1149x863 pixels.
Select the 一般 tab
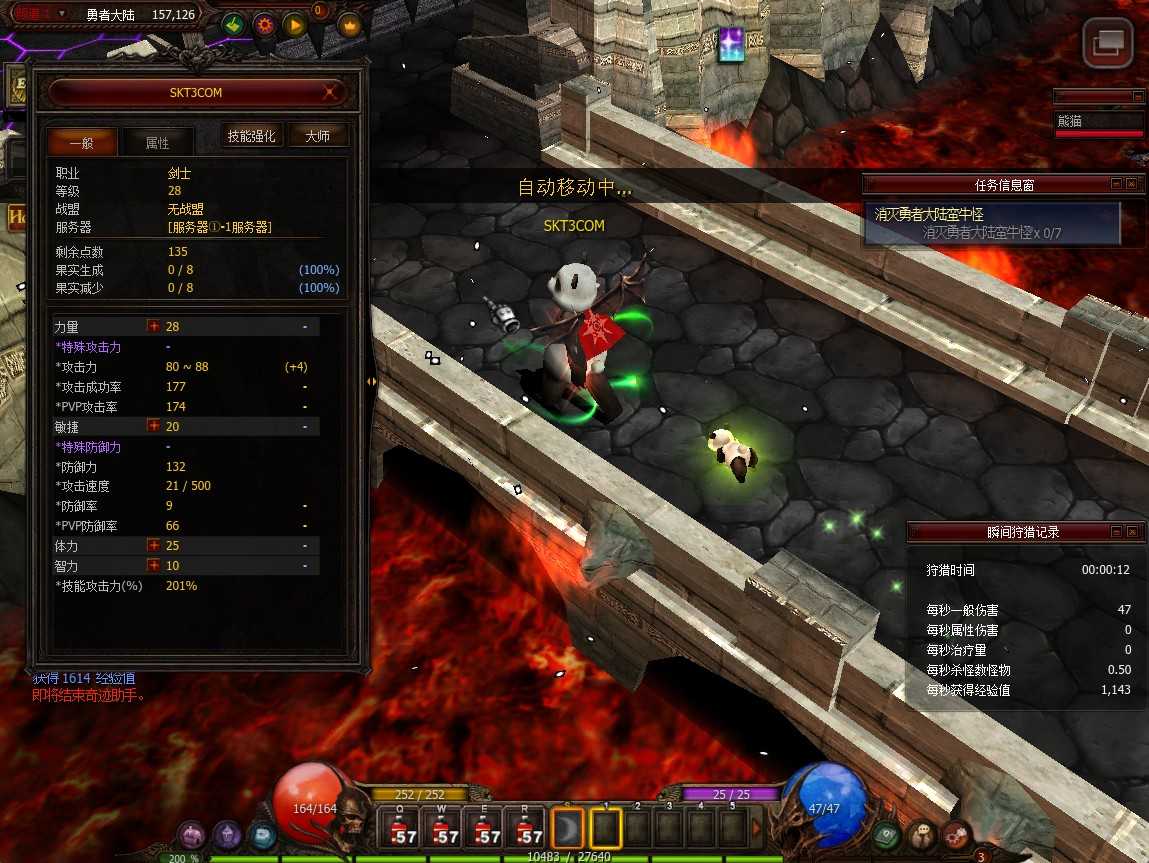pyautogui.click(x=82, y=142)
